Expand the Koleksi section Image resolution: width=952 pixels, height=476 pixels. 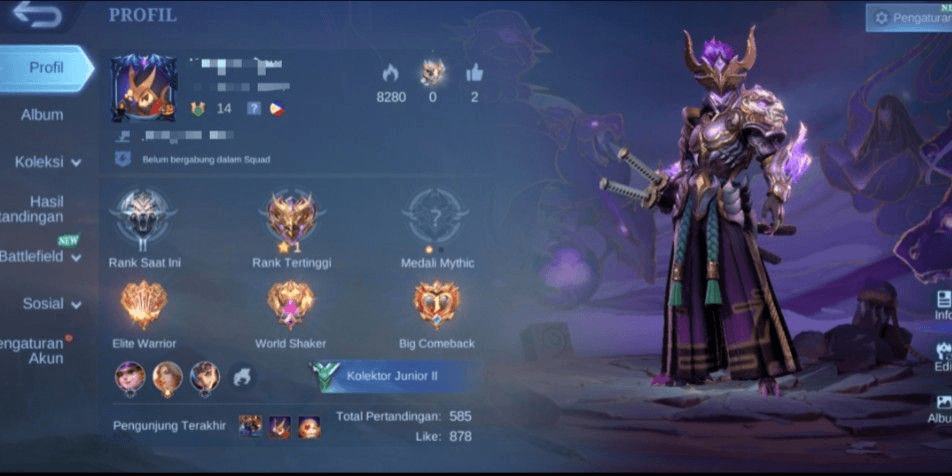tap(47, 162)
